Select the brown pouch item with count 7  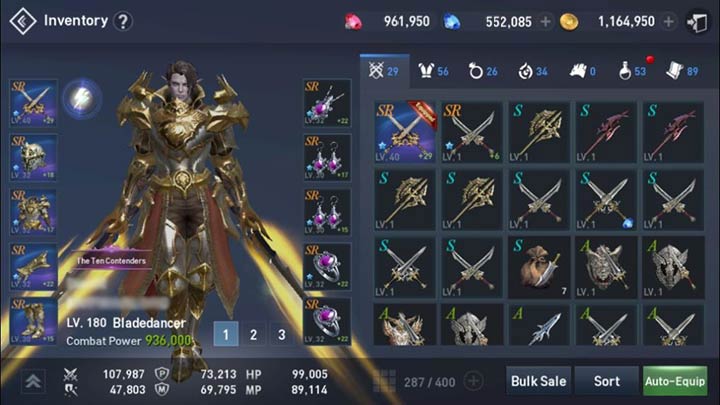click(x=538, y=266)
